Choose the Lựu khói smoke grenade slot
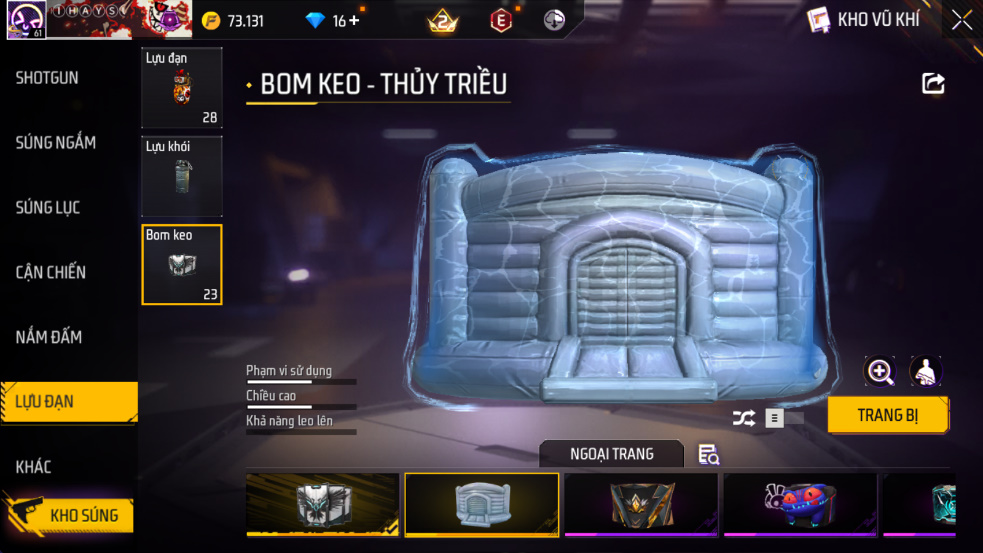 [x=181, y=177]
